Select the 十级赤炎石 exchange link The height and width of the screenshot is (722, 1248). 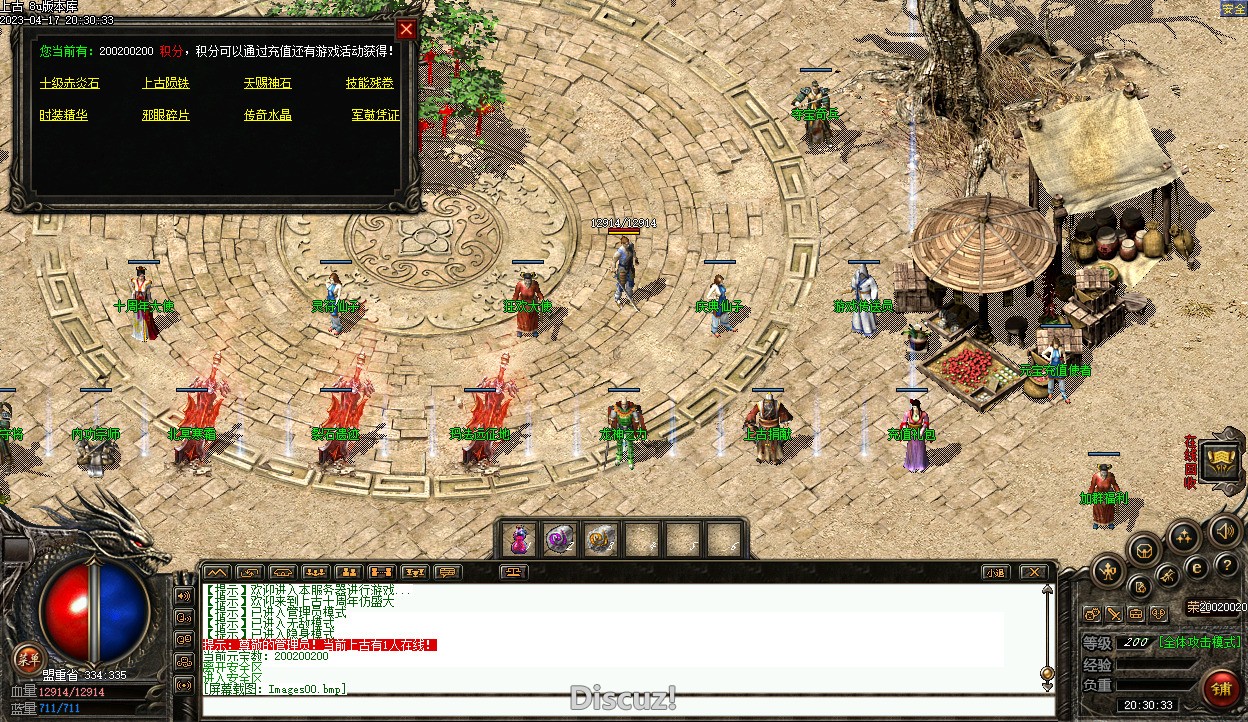[x=70, y=84]
